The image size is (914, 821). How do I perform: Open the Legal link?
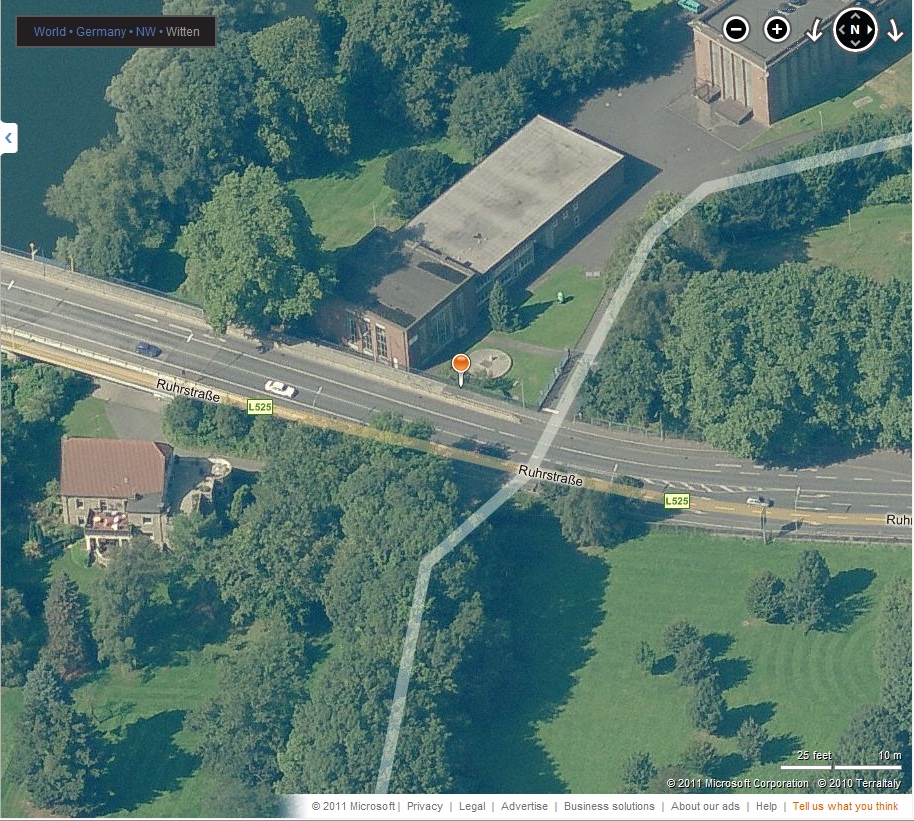pos(472,806)
